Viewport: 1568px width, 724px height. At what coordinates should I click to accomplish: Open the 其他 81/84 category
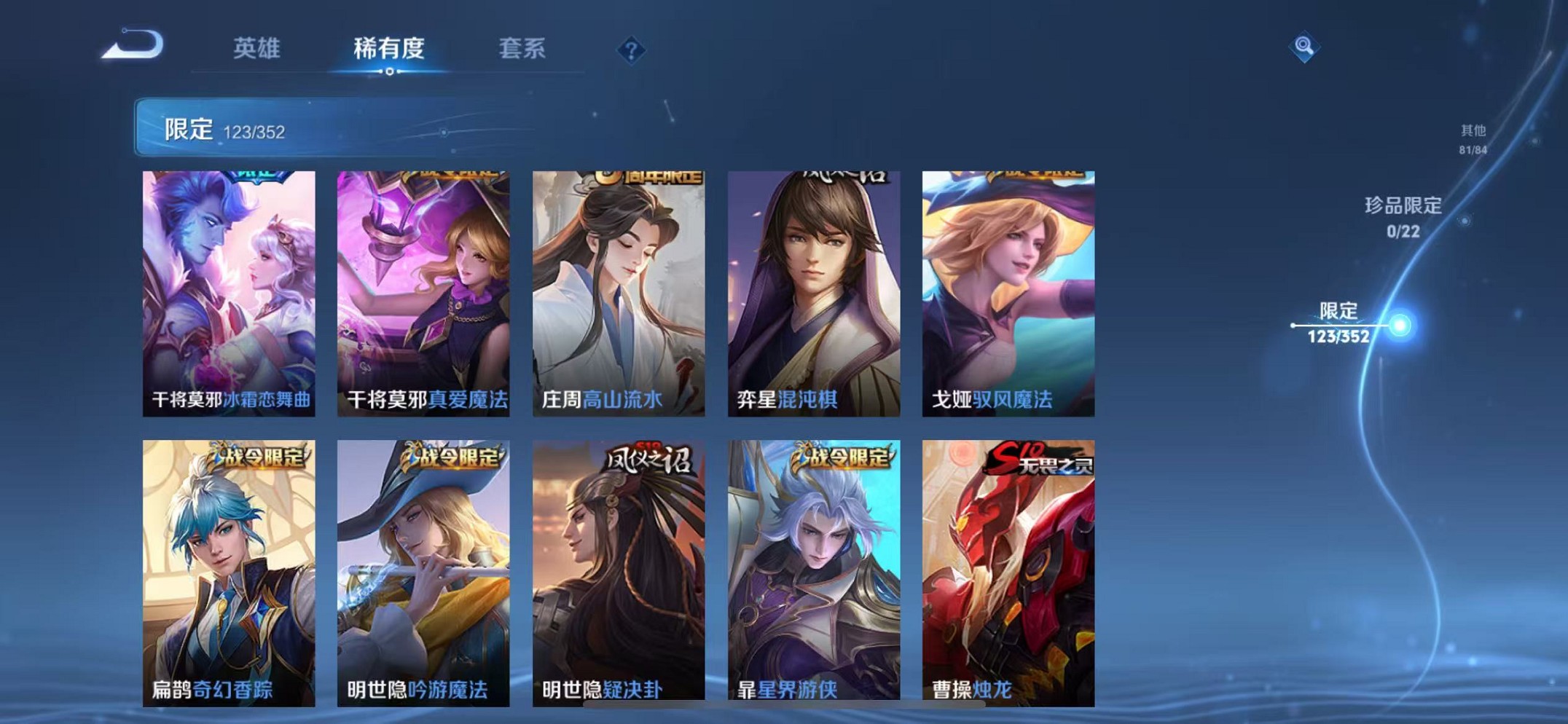click(1472, 137)
